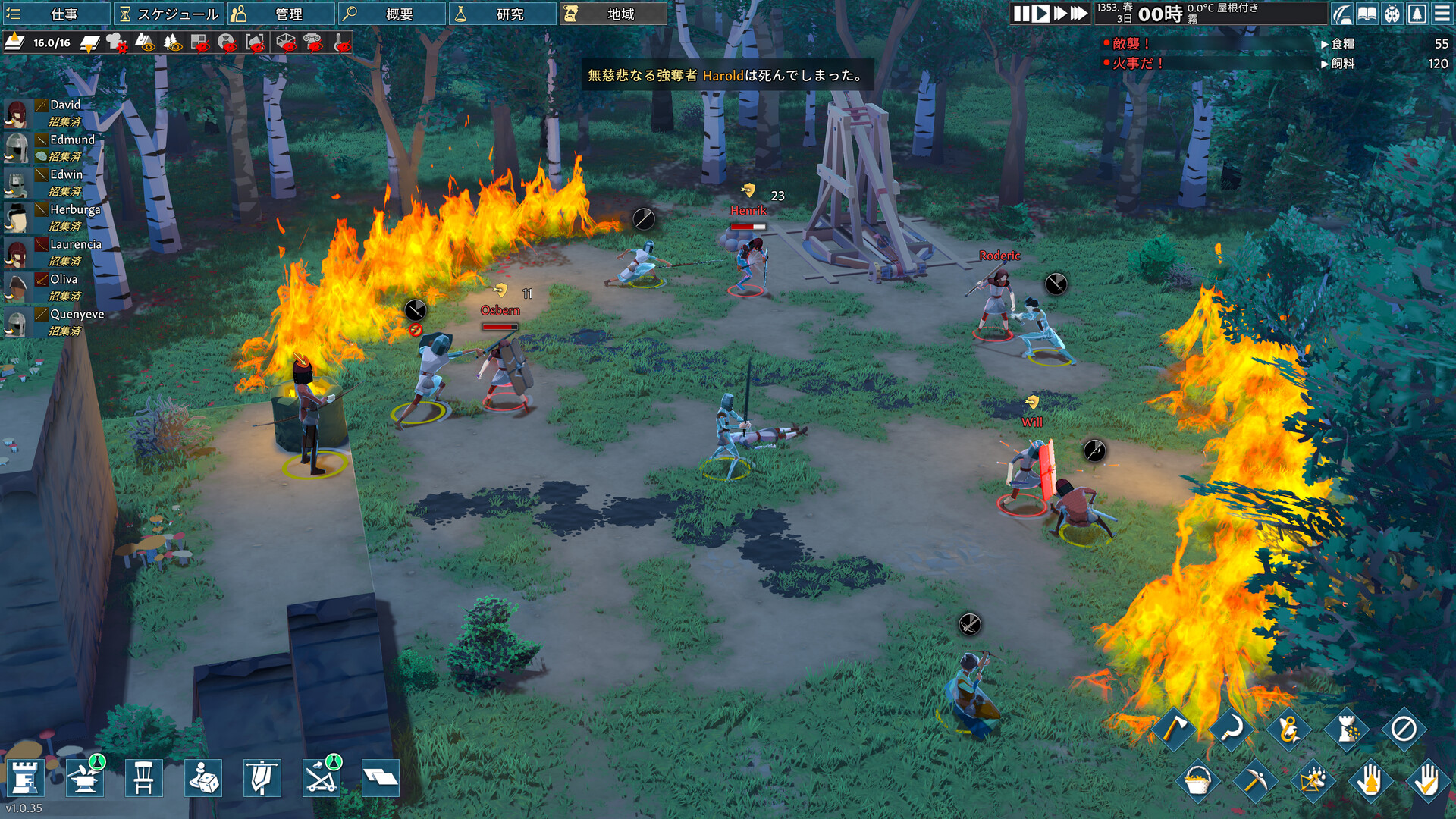Open the hamburger main menu
The image size is (1456, 819).
1442,14
